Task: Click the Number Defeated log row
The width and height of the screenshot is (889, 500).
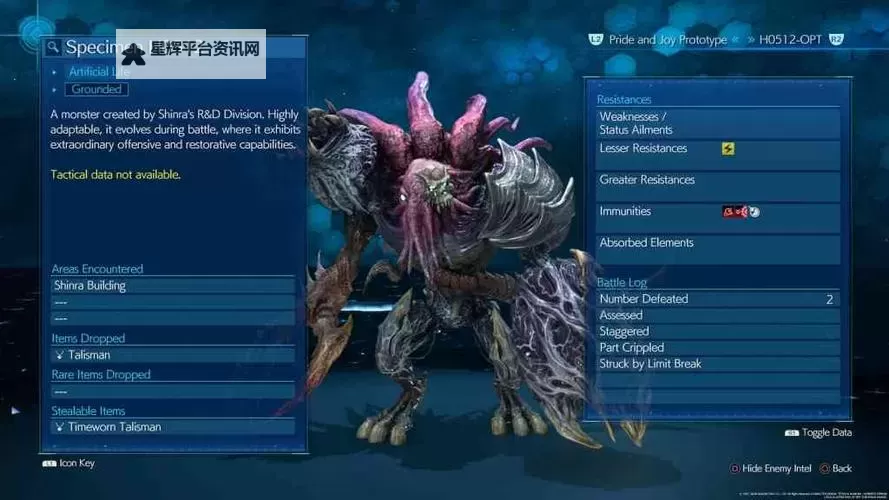Action: [x=717, y=299]
